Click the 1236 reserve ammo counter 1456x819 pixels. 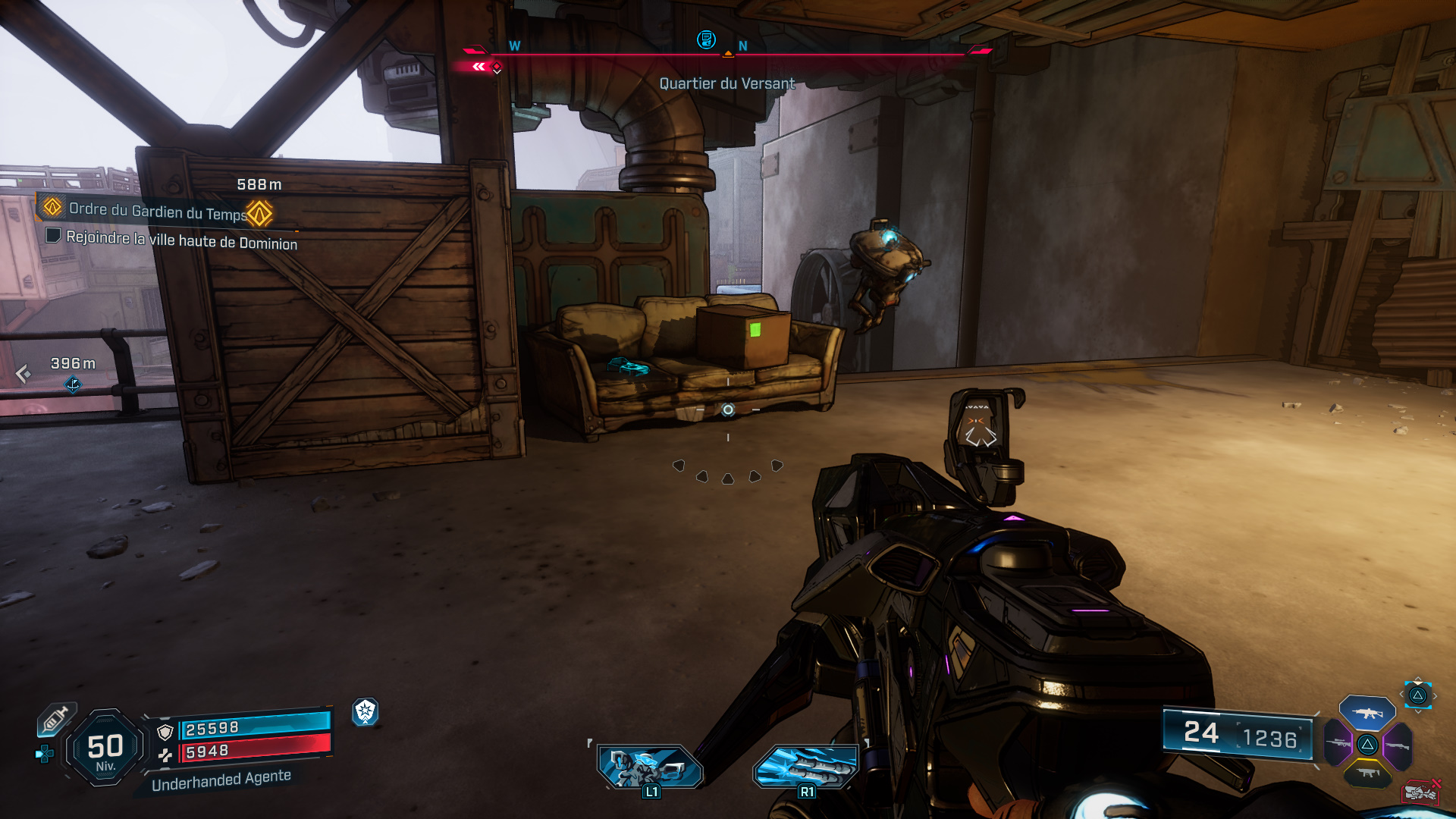(1269, 736)
